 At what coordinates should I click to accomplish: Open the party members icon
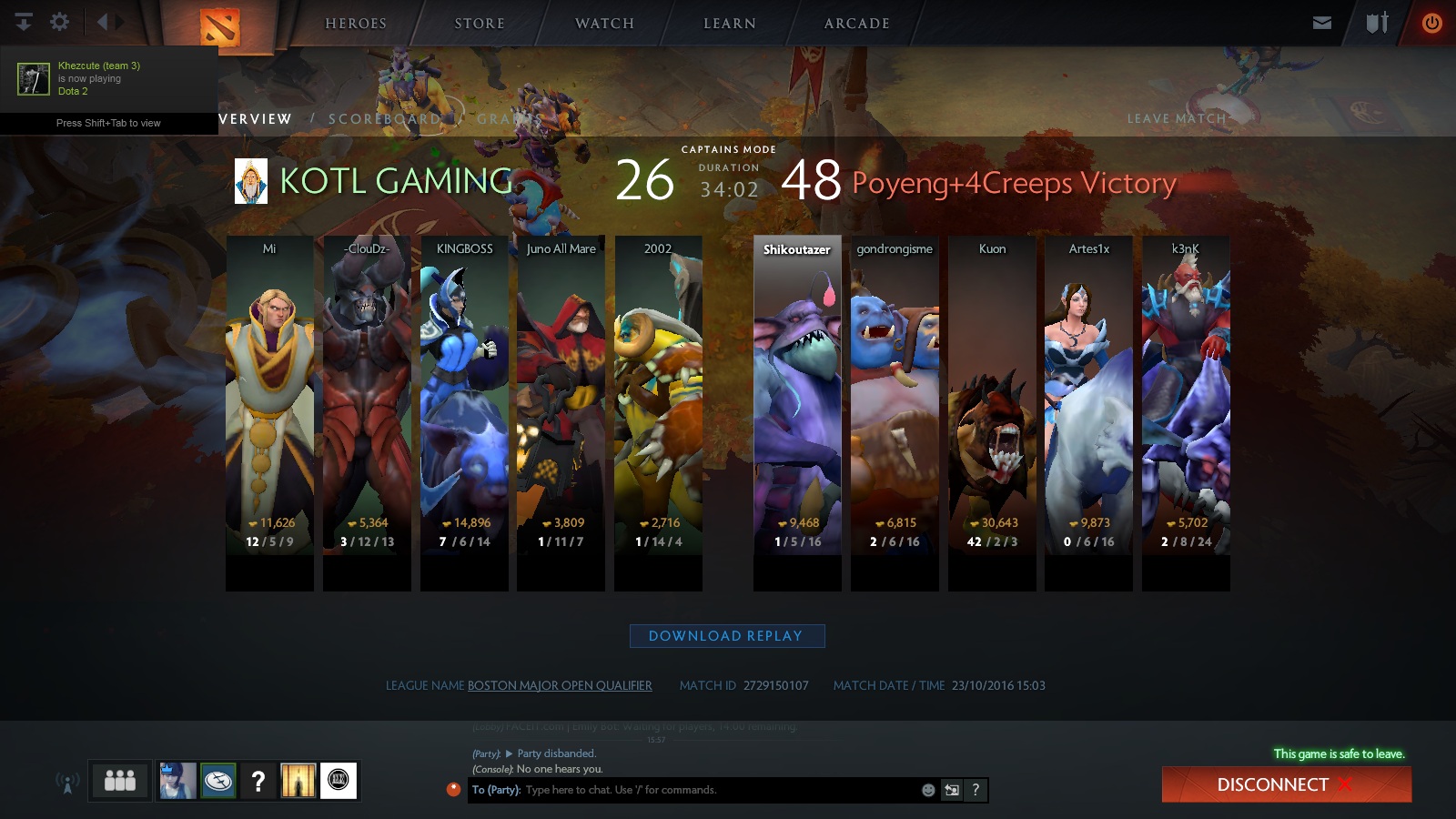(x=120, y=781)
